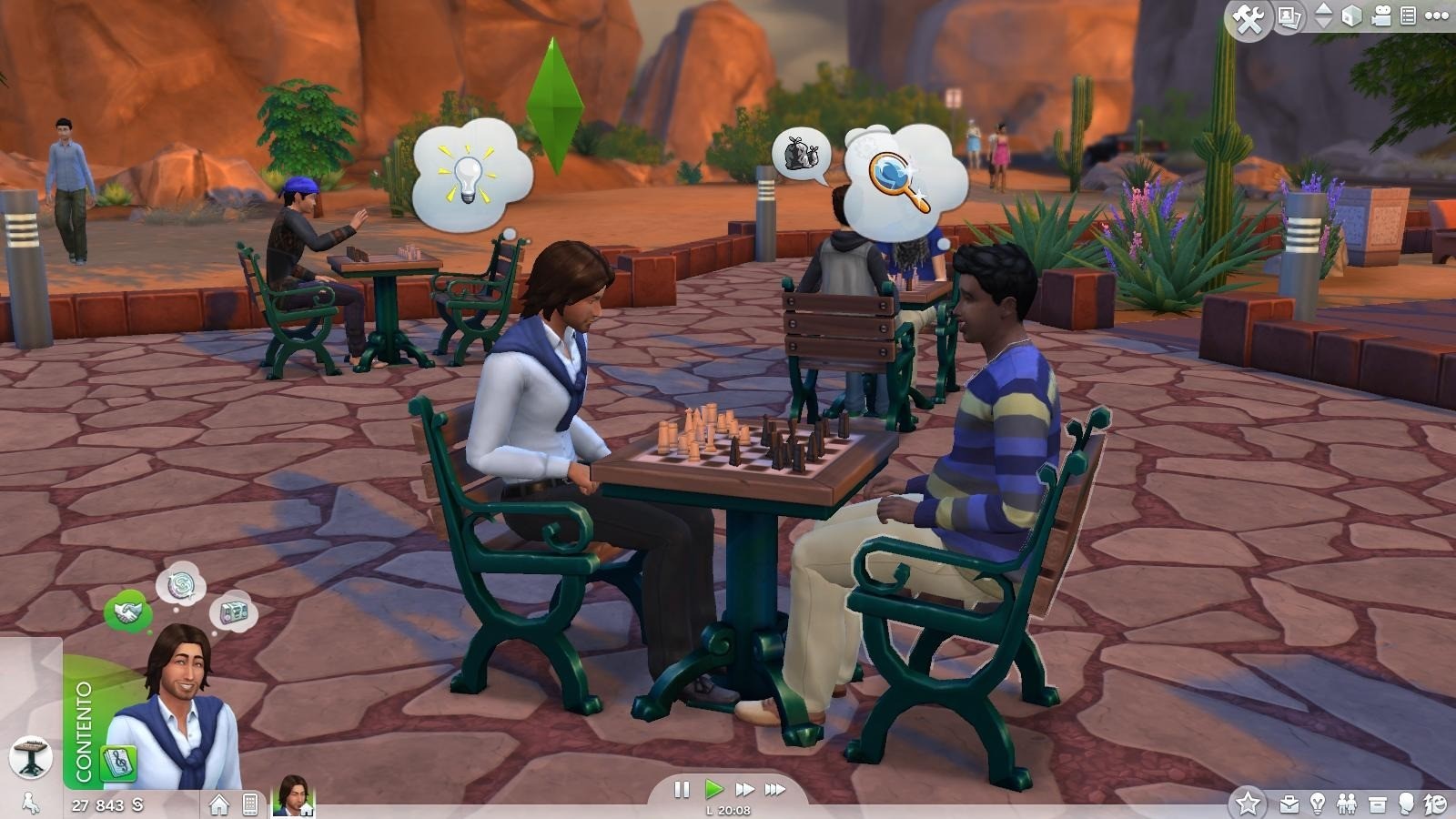Open the Relationships panel
Screen dimensions: 1456x819
tap(1347, 803)
